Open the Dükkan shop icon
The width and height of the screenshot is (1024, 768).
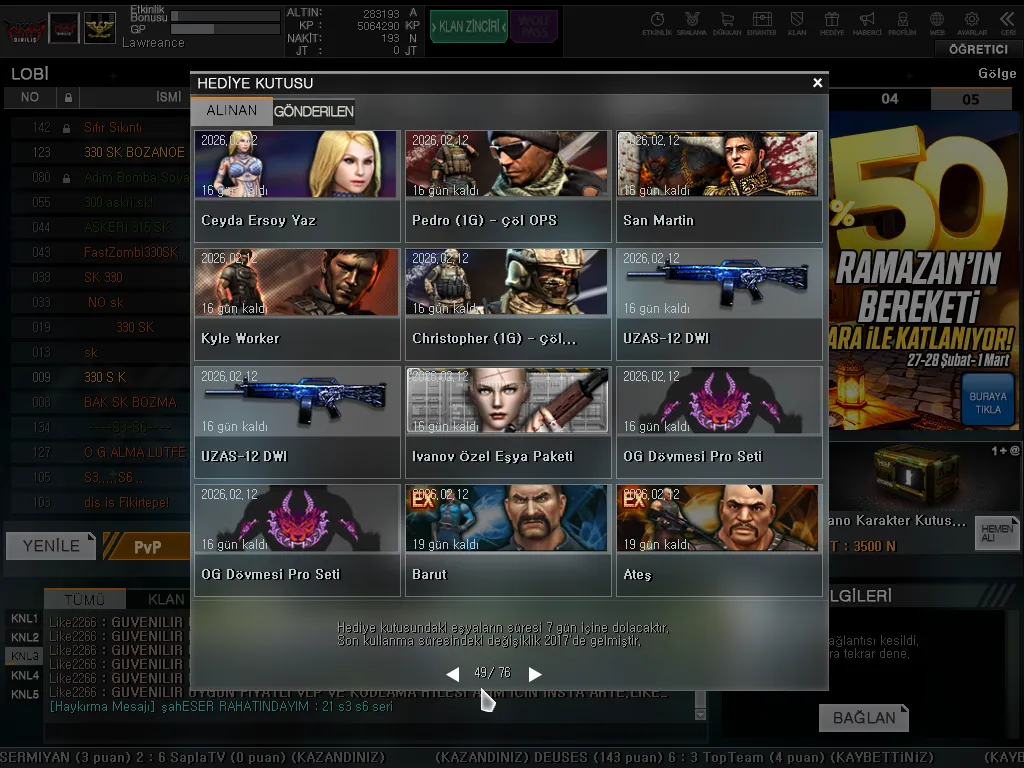[726, 23]
